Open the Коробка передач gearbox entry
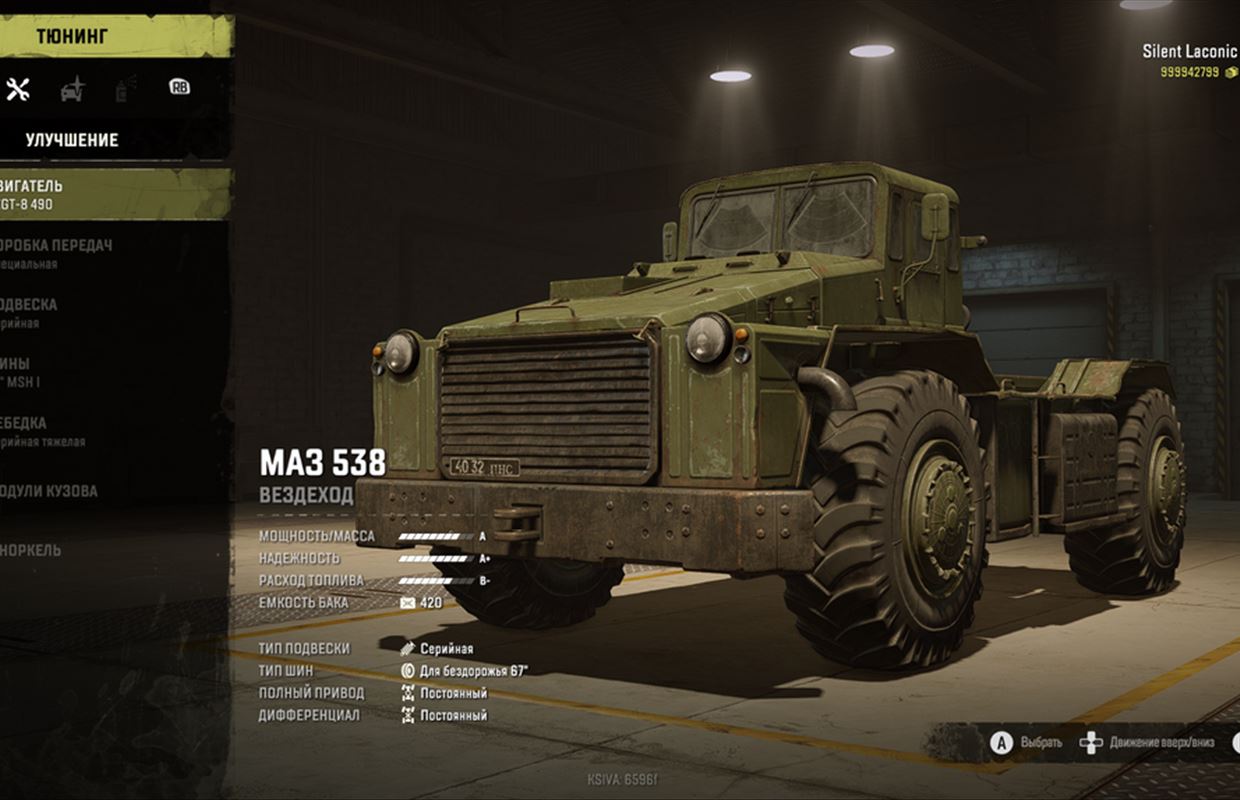The height and width of the screenshot is (800, 1240). (60, 254)
